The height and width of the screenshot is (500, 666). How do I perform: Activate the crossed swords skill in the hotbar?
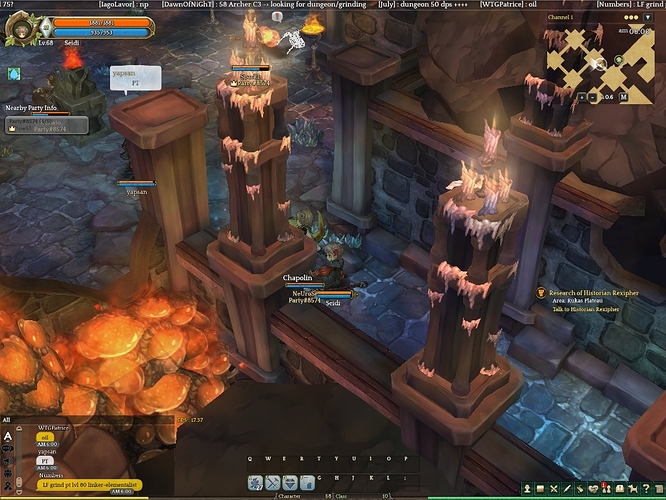pos(272,483)
